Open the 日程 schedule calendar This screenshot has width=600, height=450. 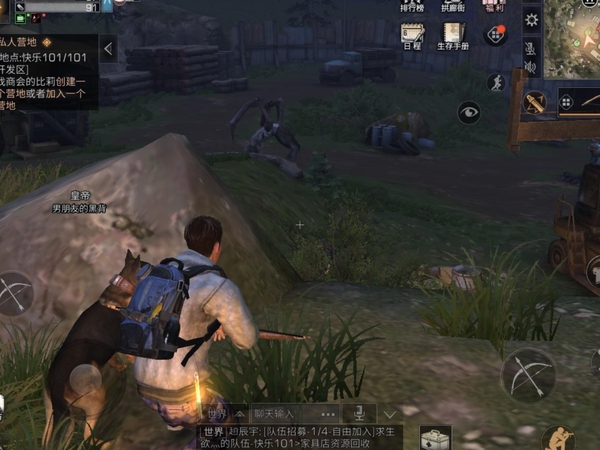411,36
